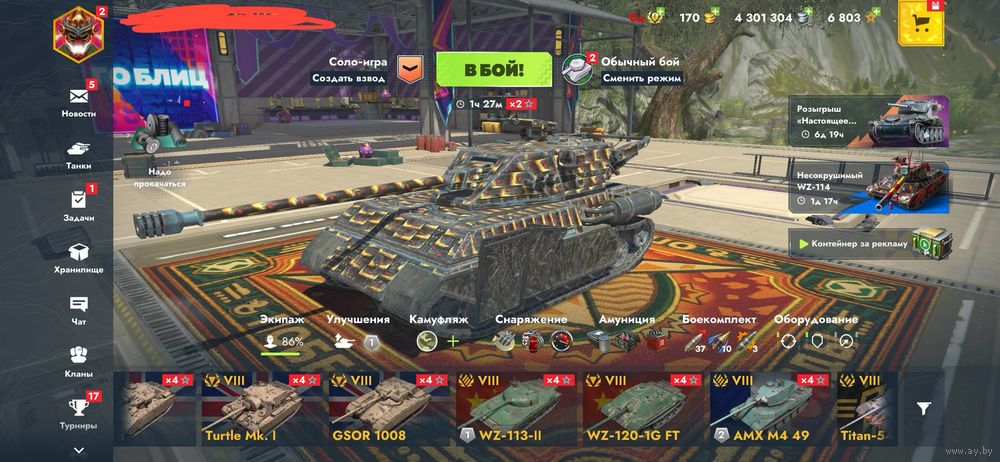Go to the Танки tanks menu
The height and width of the screenshot is (462, 1000).
[79, 152]
